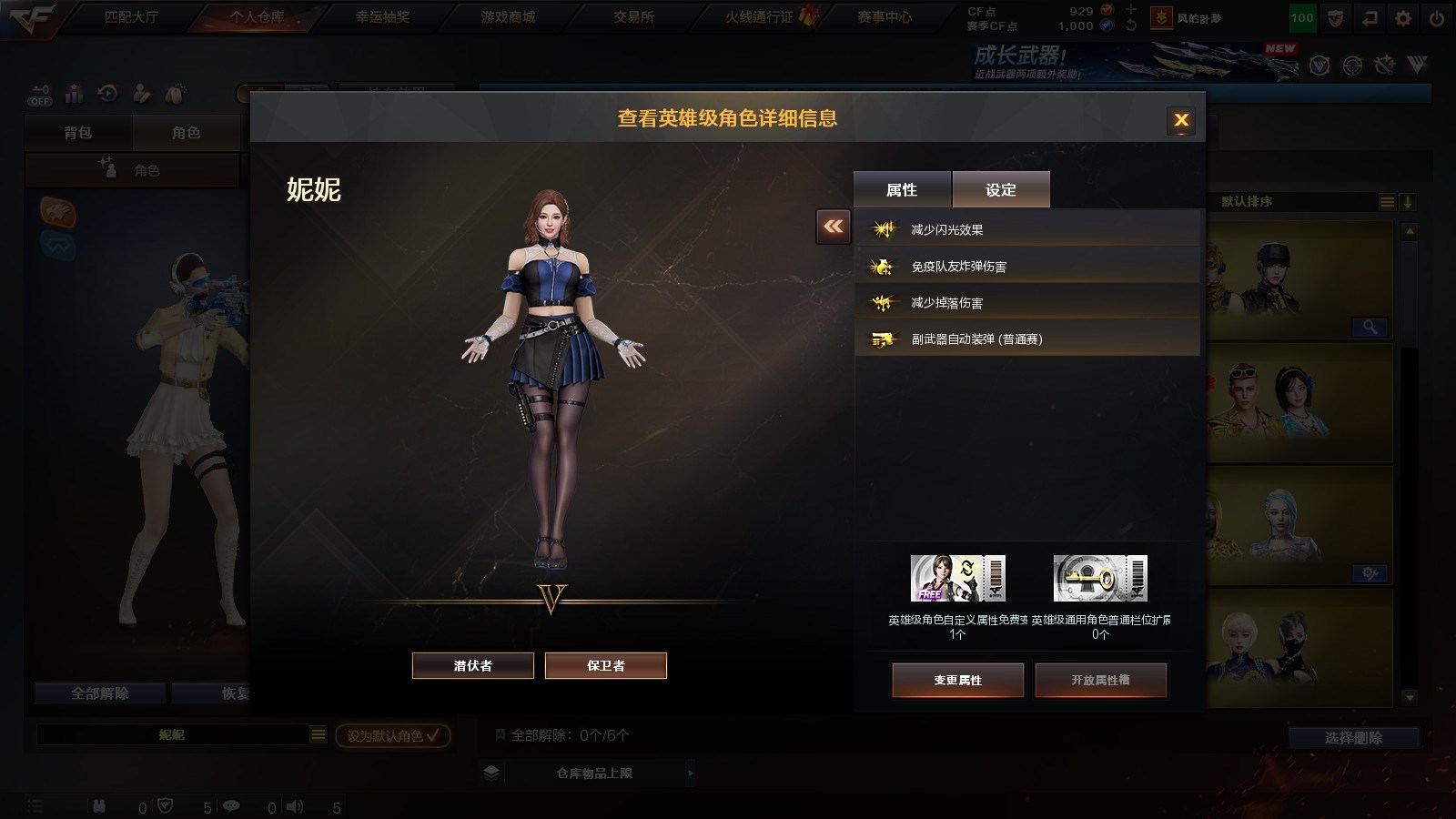Open the 赛事中心 tournament center
Image resolution: width=1456 pixels, height=819 pixels.
click(885, 17)
